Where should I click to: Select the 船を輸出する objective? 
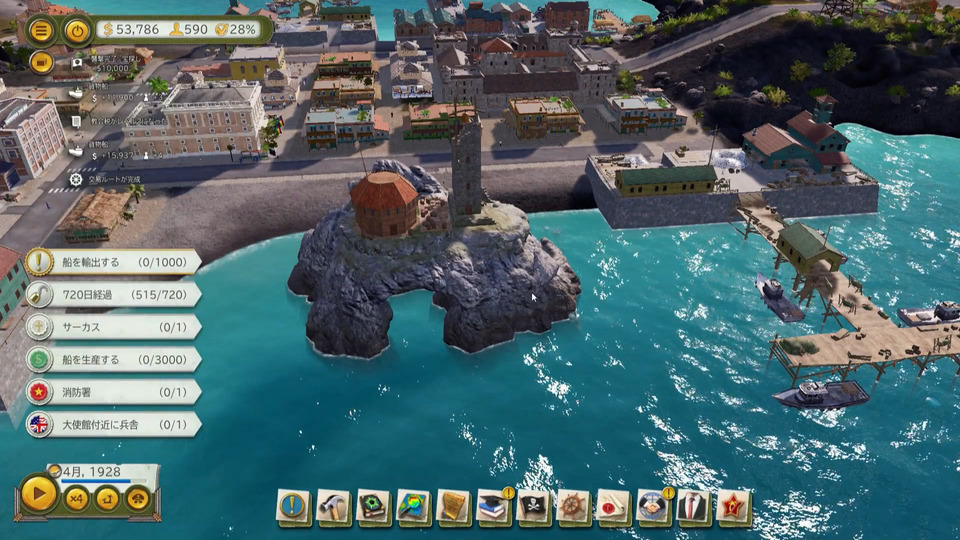(x=112, y=262)
